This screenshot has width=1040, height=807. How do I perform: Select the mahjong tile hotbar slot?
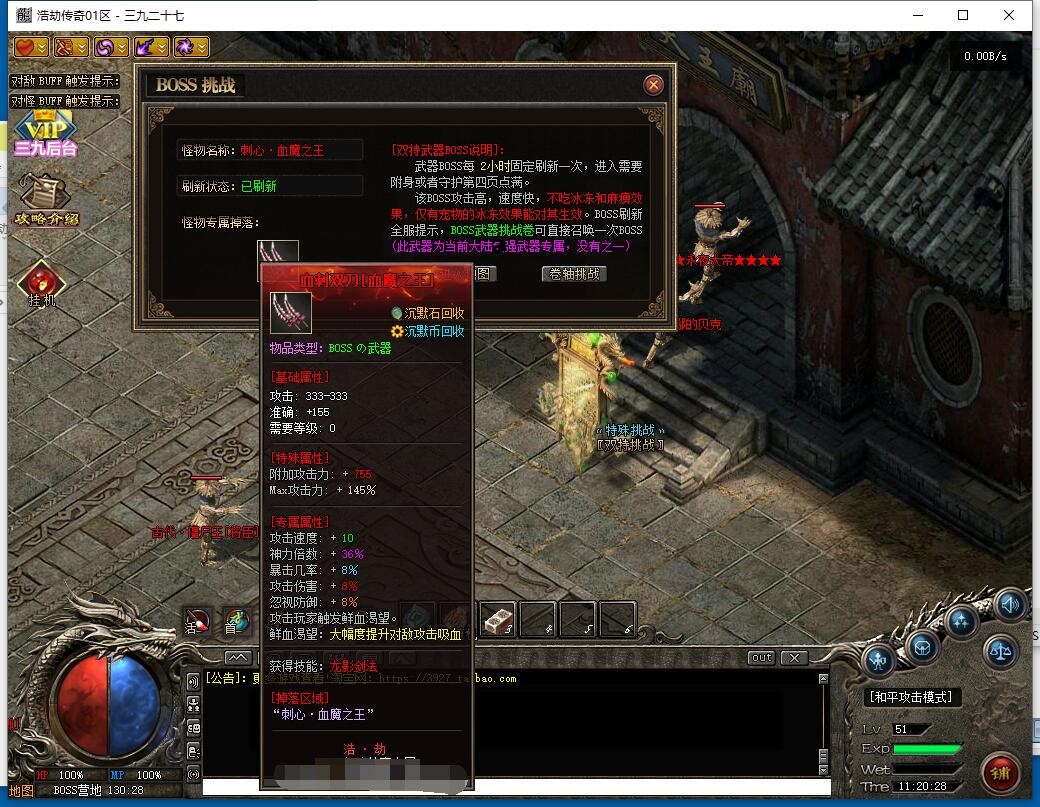coord(497,620)
